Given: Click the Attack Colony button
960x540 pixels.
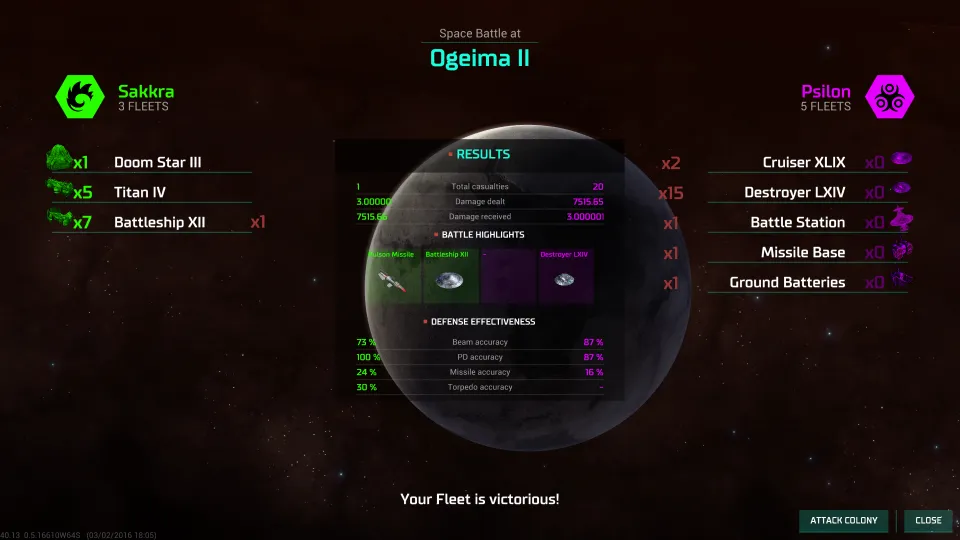Looking at the screenshot, I should click(843, 520).
